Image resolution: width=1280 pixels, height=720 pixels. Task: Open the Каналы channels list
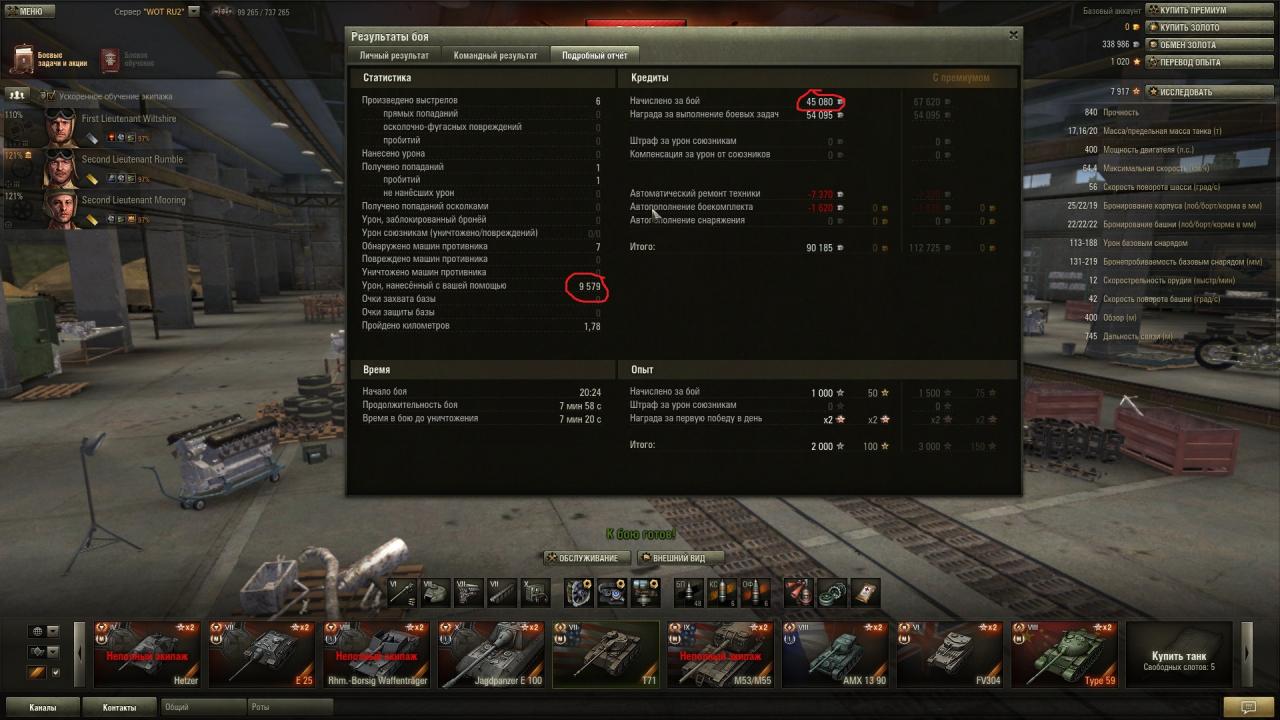(42, 707)
